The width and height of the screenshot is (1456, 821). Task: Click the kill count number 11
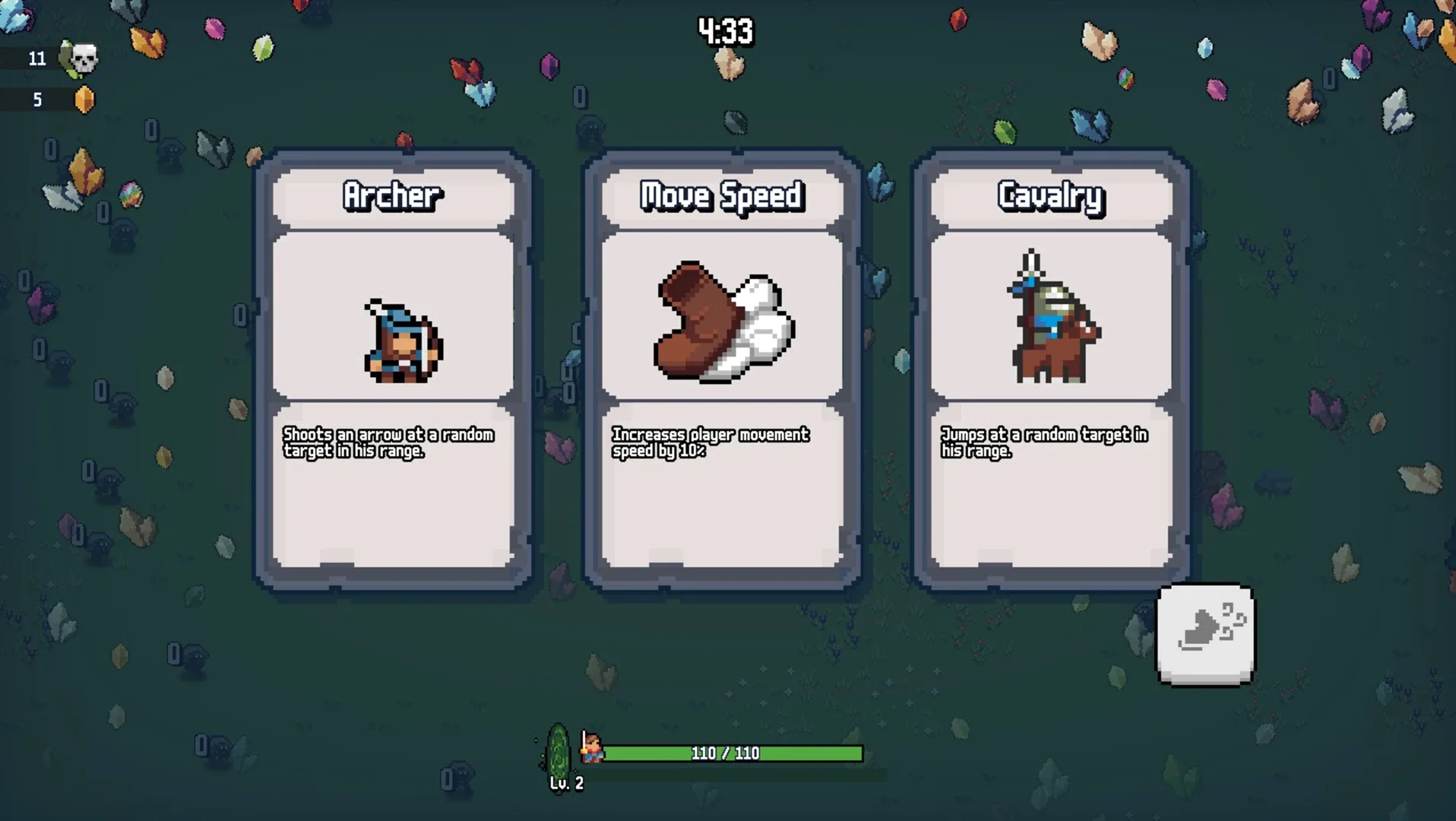point(36,58)
